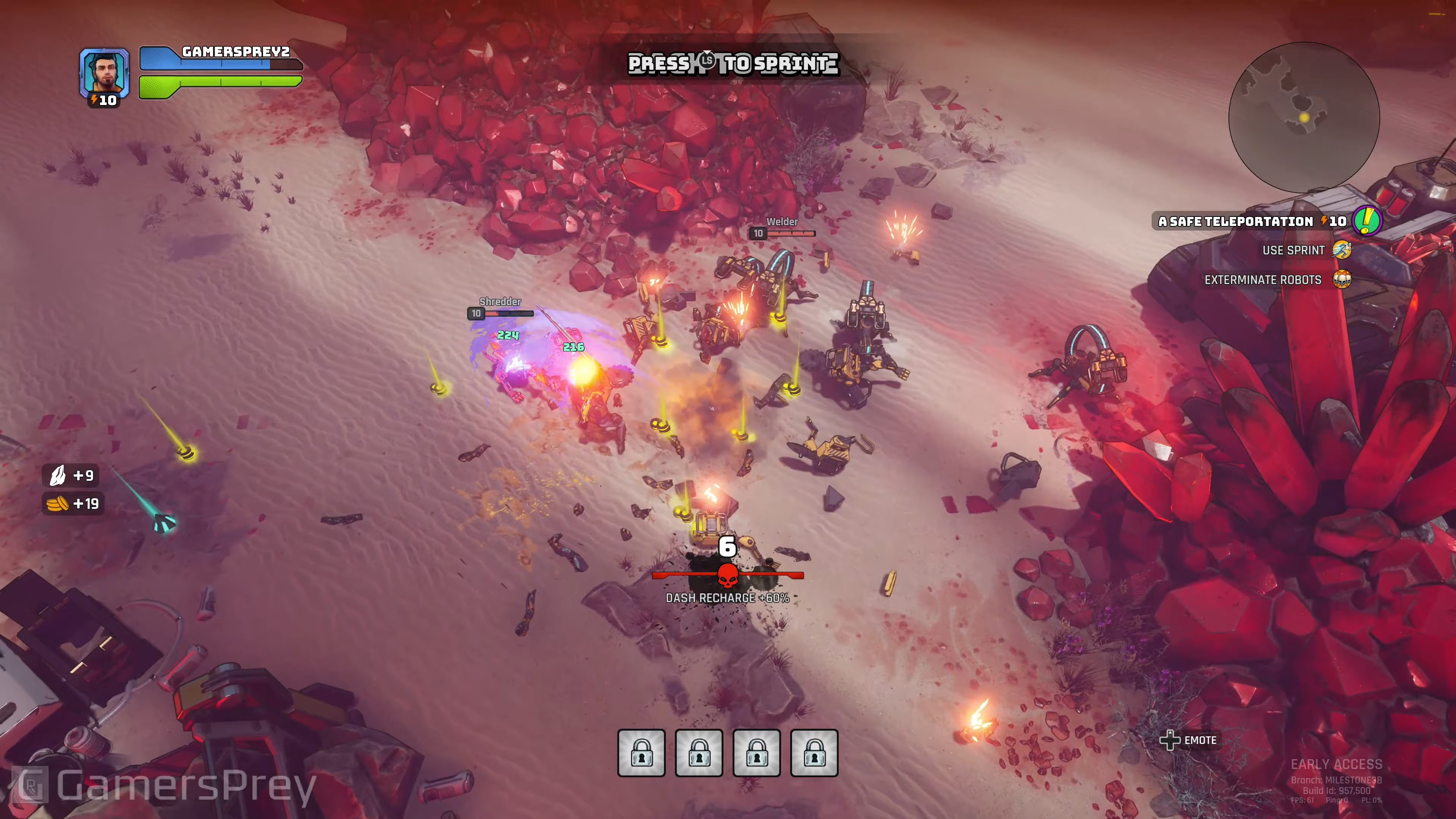Image resolution: width=1456 pixels, height=819 pixels.
Task: Select the Exterminate Robots objective
Action: click(x=1263, y=280)
